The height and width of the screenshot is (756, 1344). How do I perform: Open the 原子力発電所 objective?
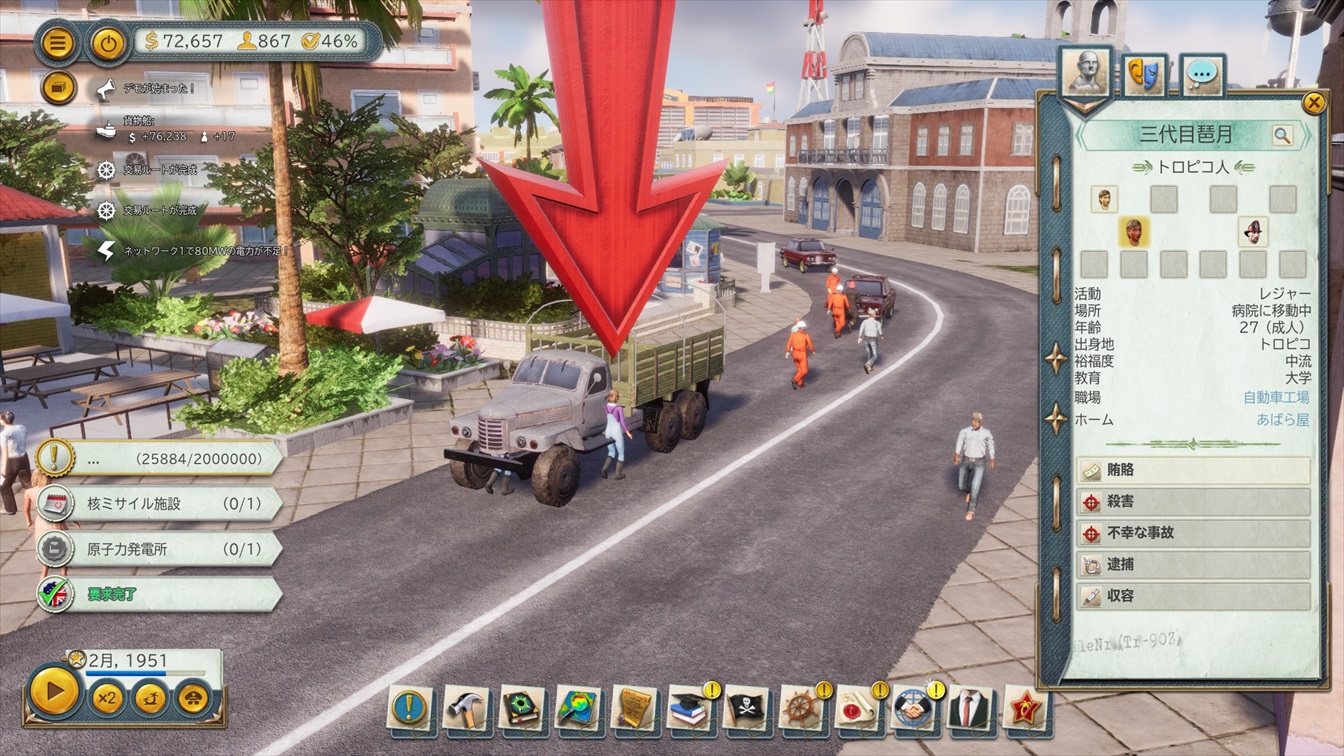(160, 549)
